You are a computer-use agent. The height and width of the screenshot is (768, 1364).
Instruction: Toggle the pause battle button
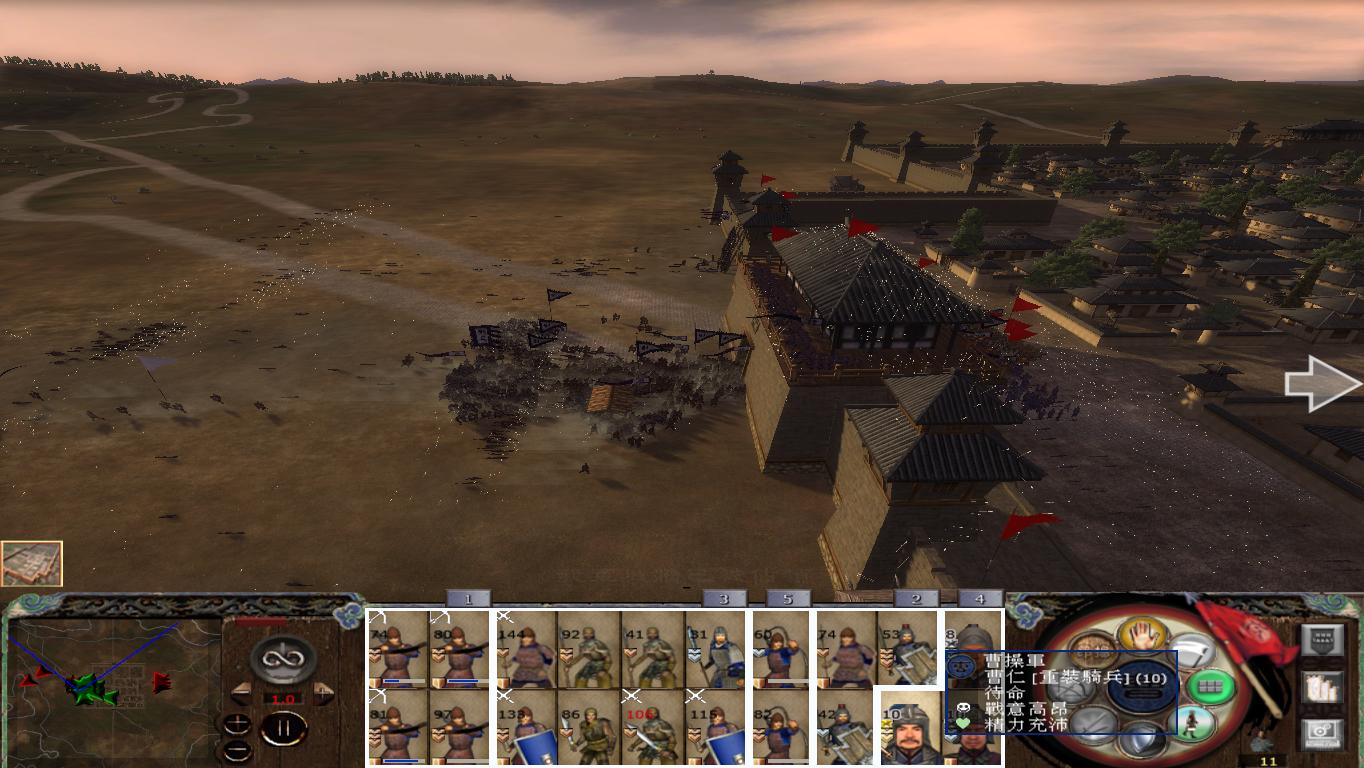[x=285, y=727]
